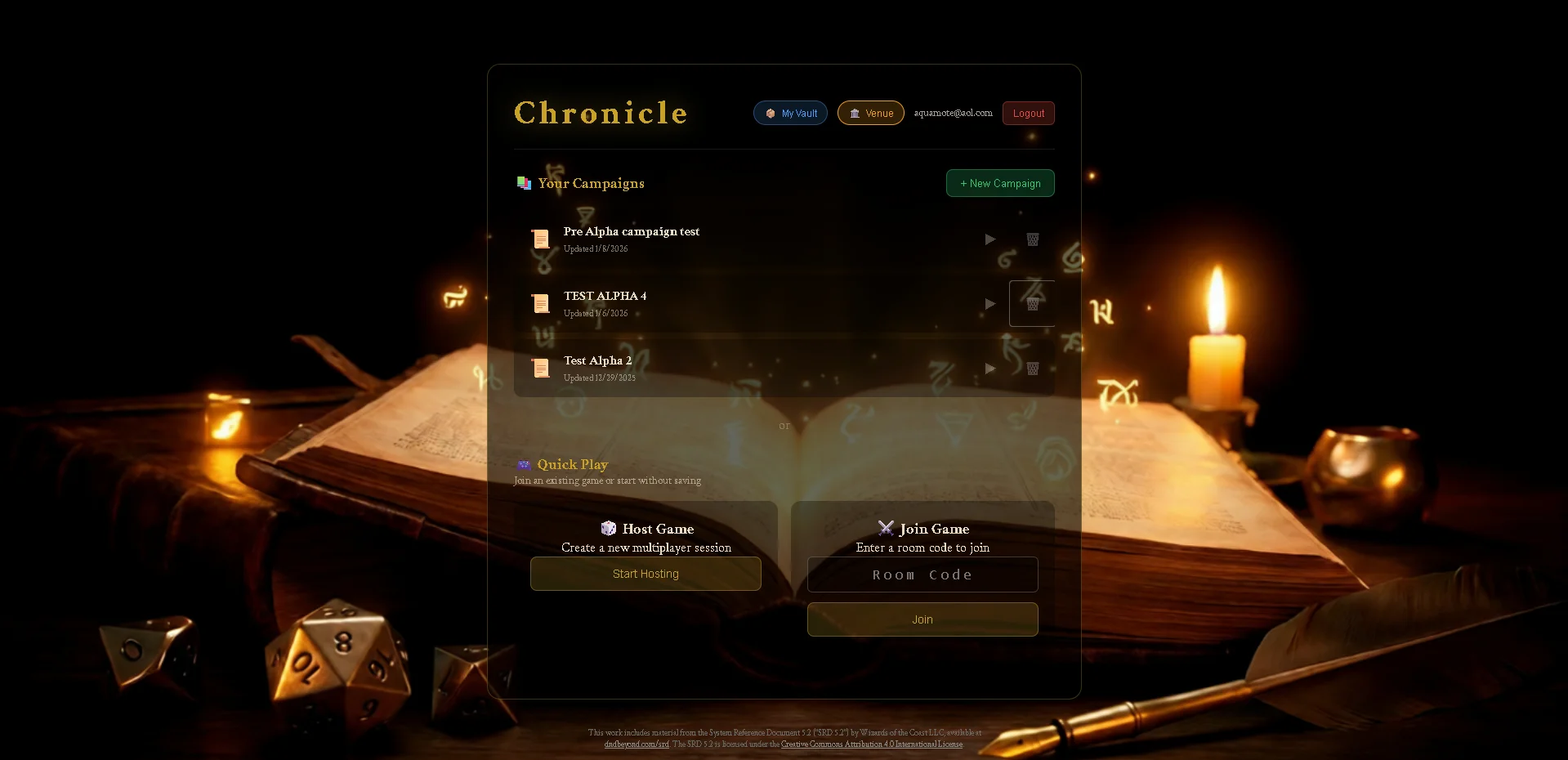Click the dice icon above Host Game
Viewport: 1568px width, 760px height.
click(608, 529)
